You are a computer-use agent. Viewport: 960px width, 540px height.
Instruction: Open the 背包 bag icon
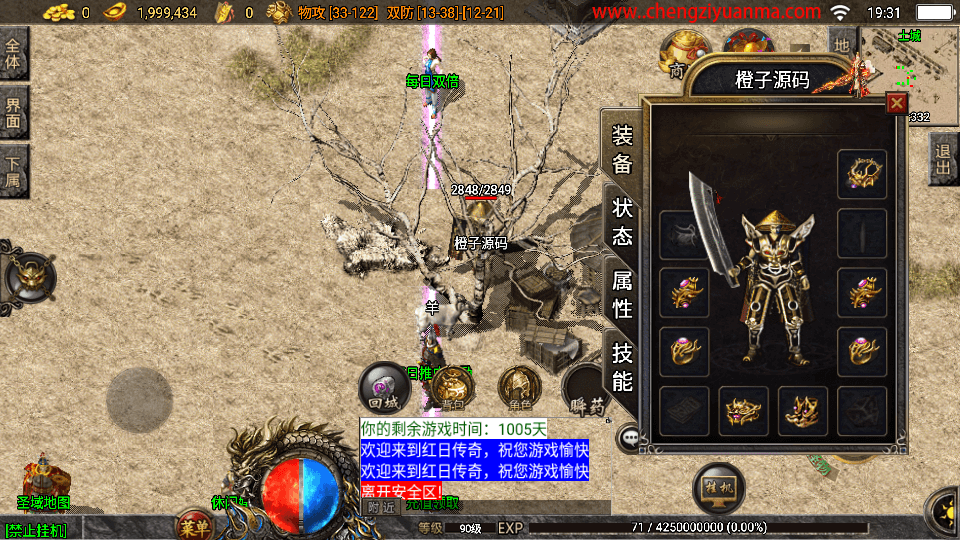(x=452, y=387)
